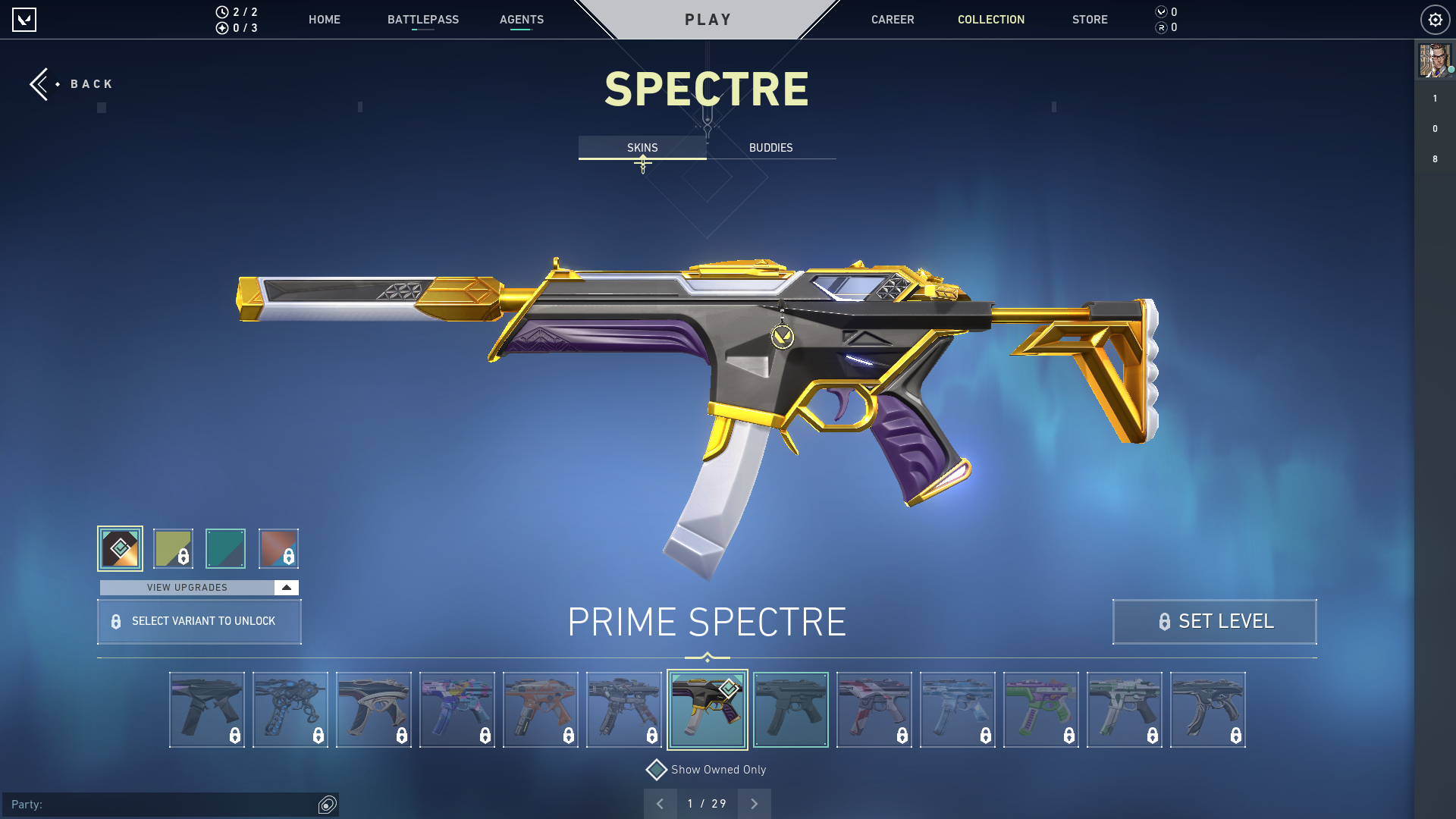Screen dimensions: 1456x819
Task: Click the Valorant logo in the top left
Action: pos(24,20)
